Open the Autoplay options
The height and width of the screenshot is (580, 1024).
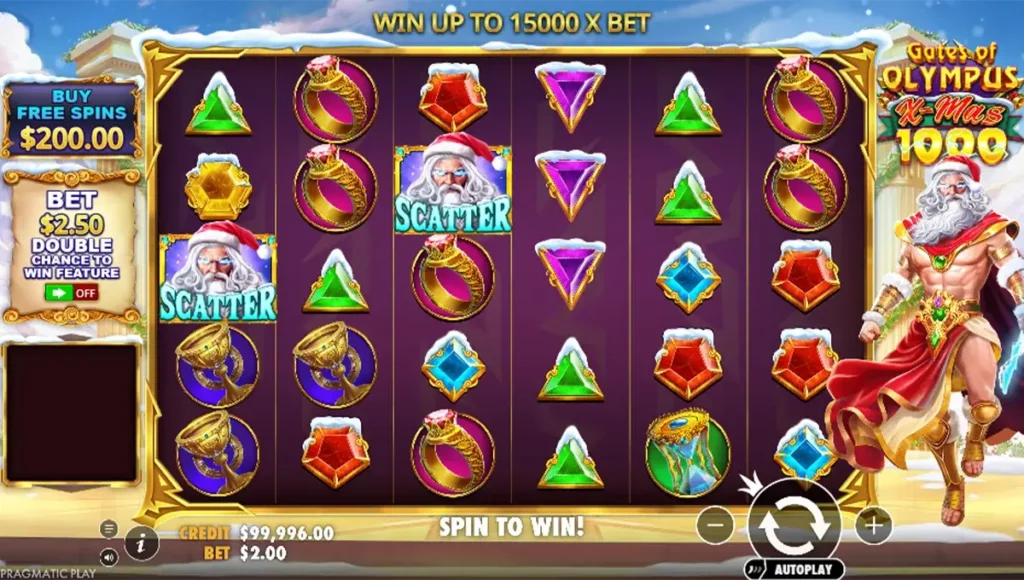[x=793, y=569]
